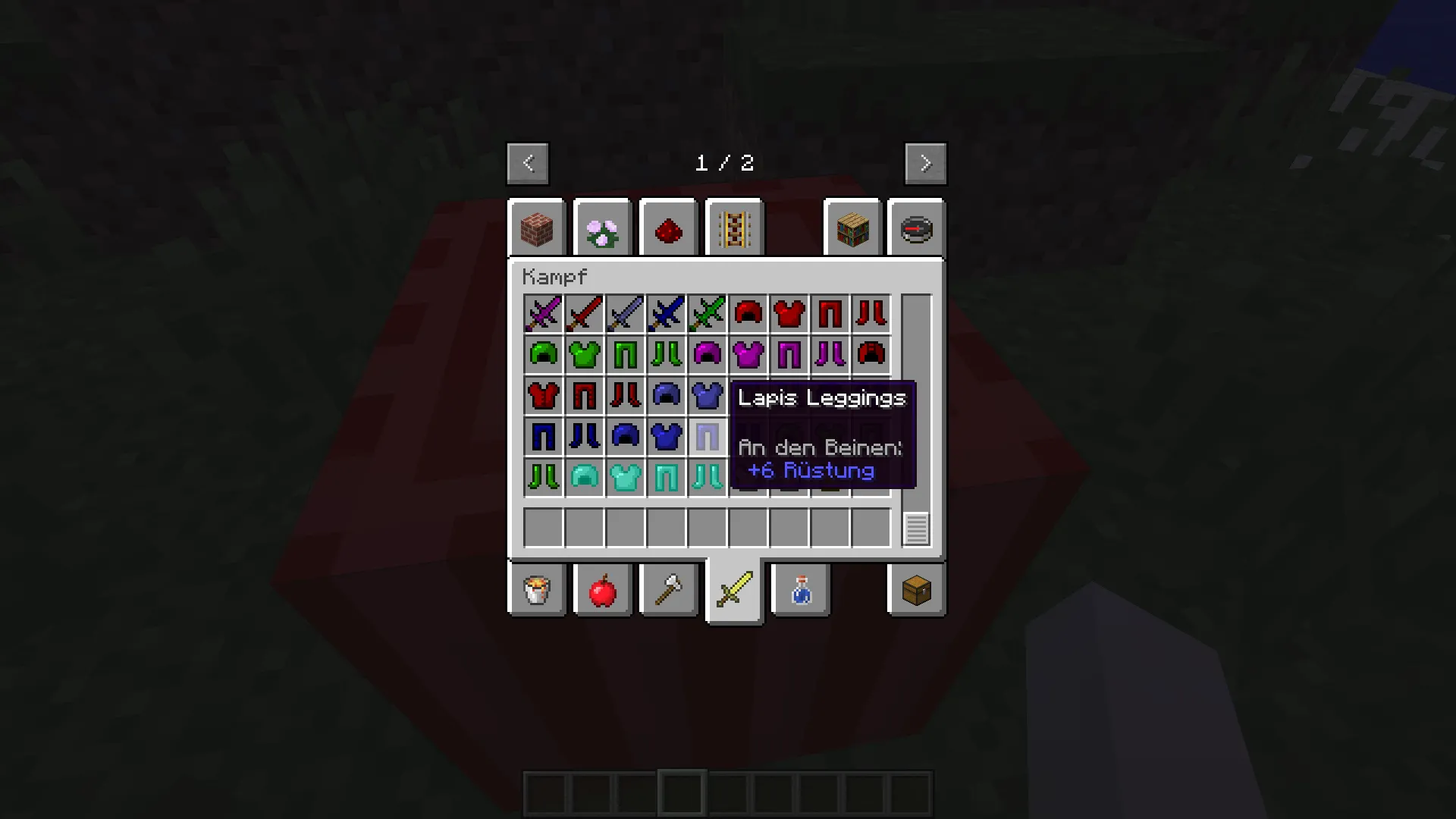
Task: Pick the blue lapis helmet
Action: (x=625, y=437)
